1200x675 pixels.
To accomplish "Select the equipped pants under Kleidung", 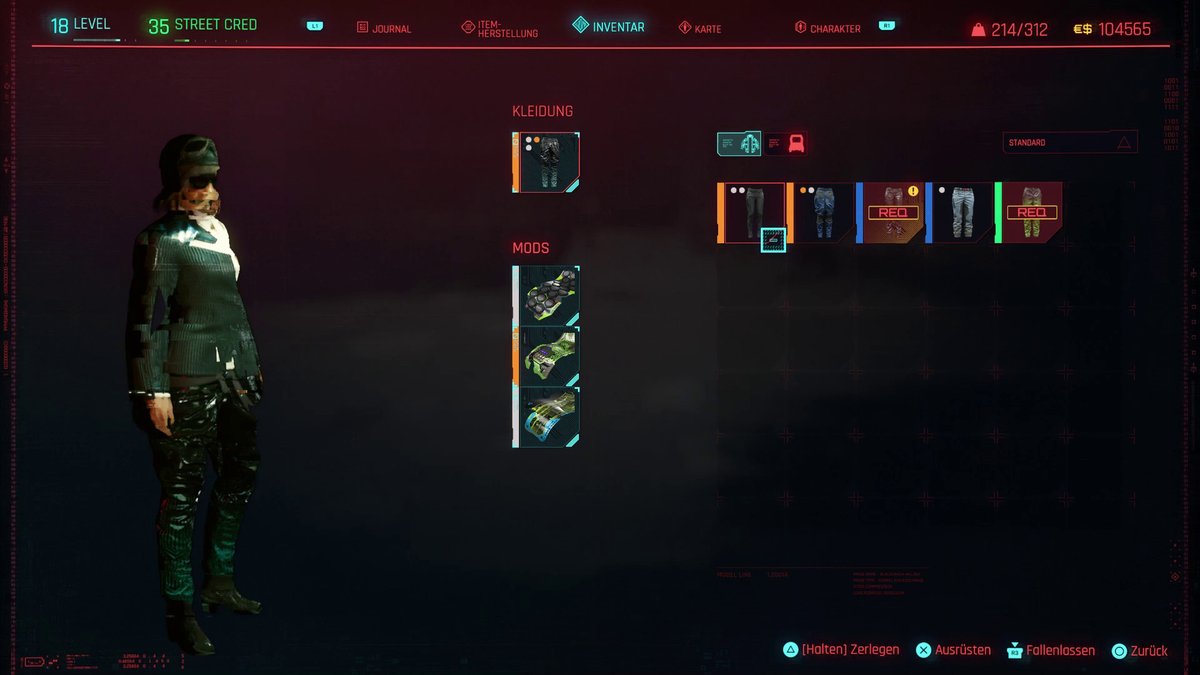I will click(x=546, y=162).
